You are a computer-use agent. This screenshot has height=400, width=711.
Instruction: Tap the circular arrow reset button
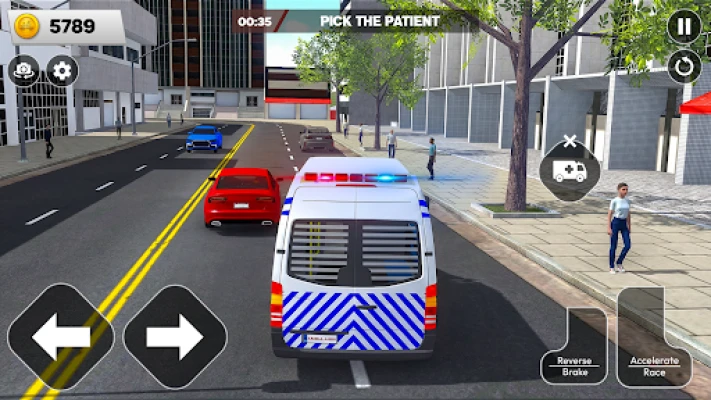[x=684, y=67]
